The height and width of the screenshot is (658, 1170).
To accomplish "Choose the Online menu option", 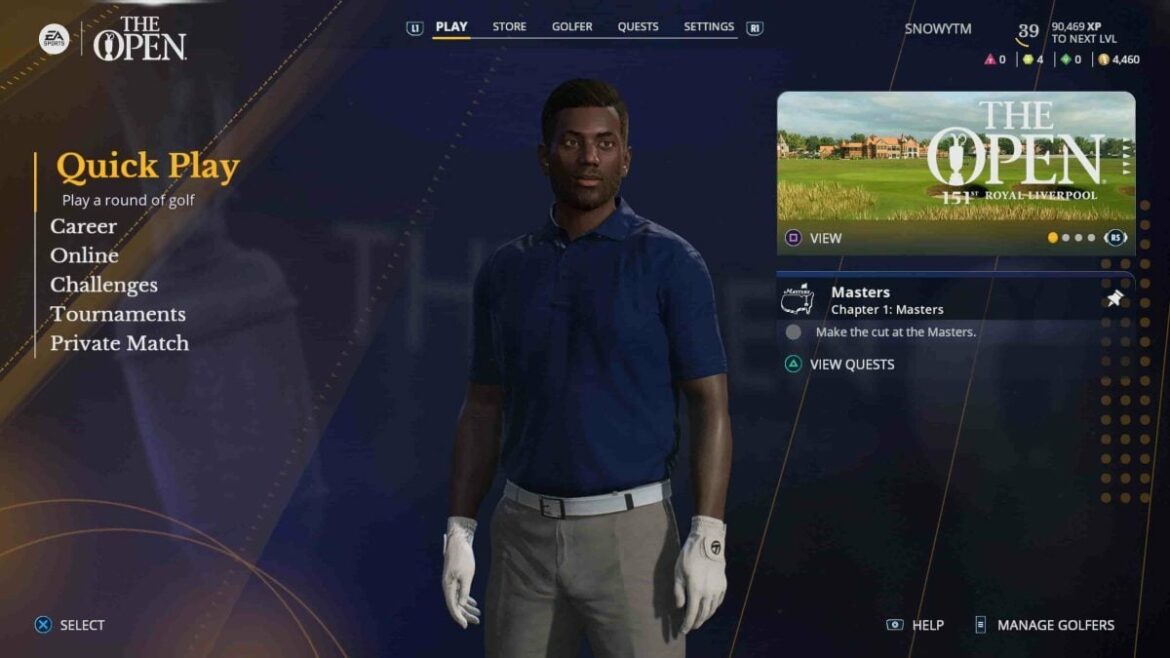I will (x=84, y=256).
